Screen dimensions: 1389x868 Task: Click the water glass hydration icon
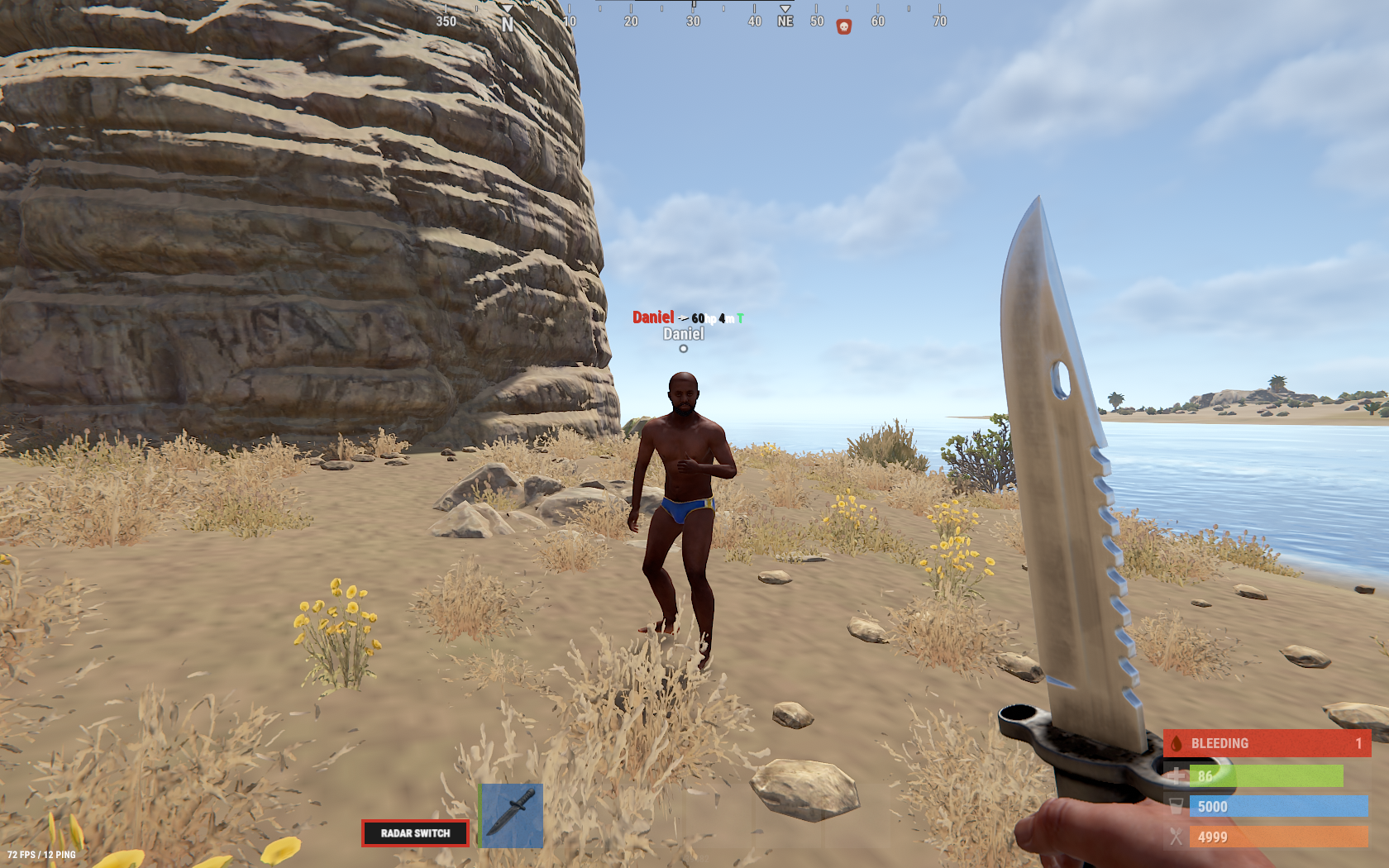[x=1177, y=808]
